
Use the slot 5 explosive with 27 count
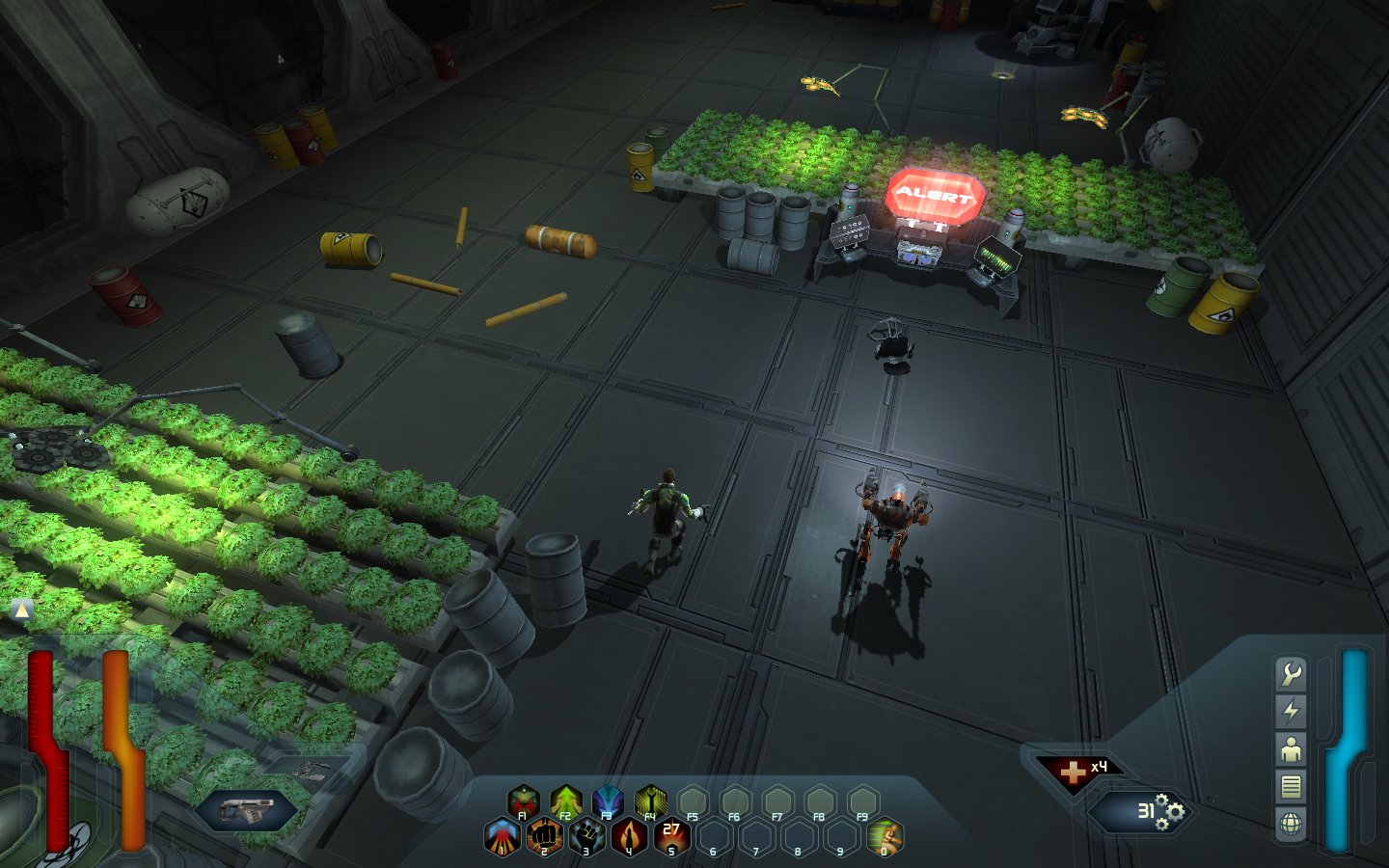point(671,836)
